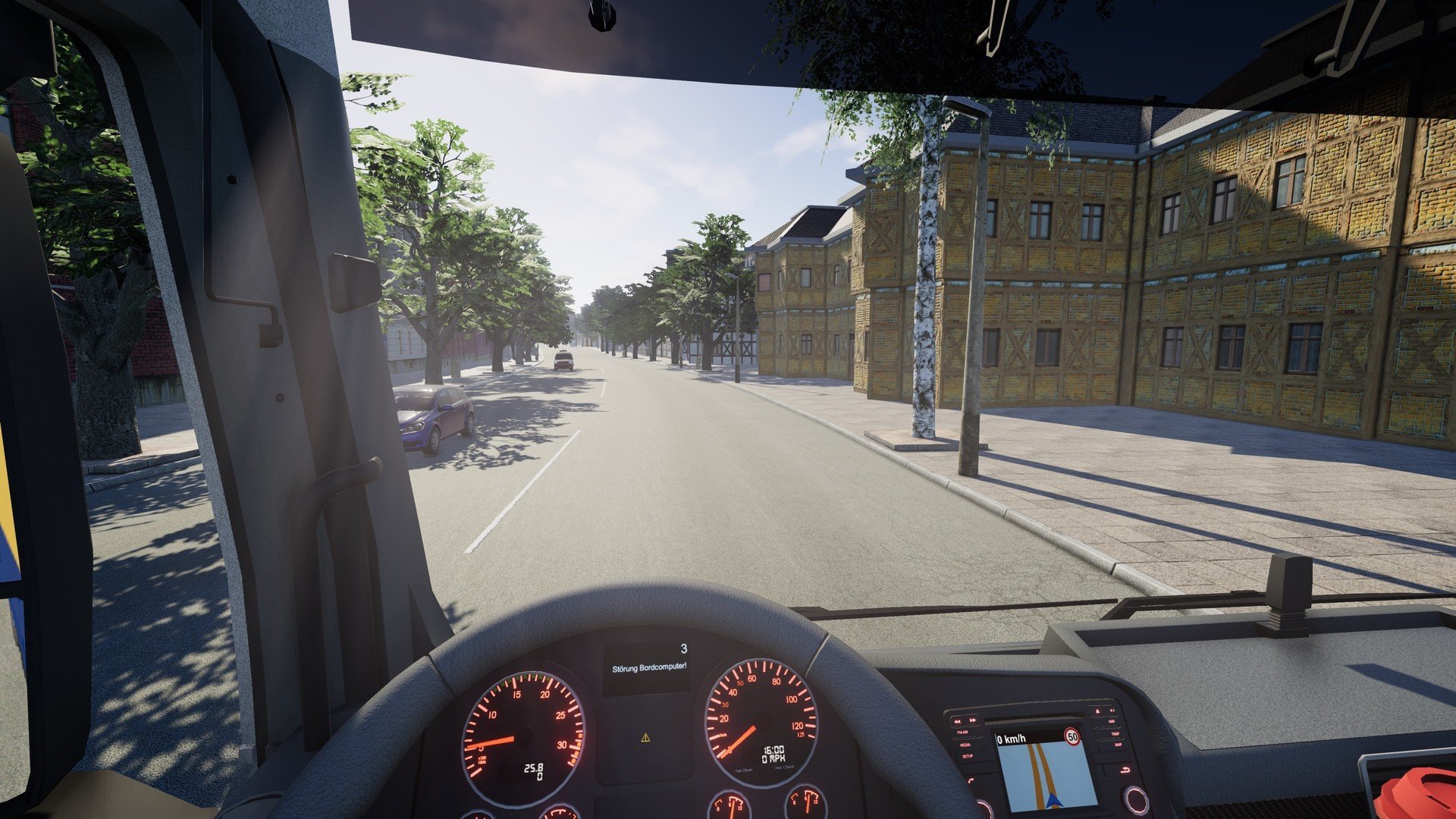The width and height of the screenshot is (1456, 819).
Task: Choose the MEDIA button on the radio unit
Action: 965,745
